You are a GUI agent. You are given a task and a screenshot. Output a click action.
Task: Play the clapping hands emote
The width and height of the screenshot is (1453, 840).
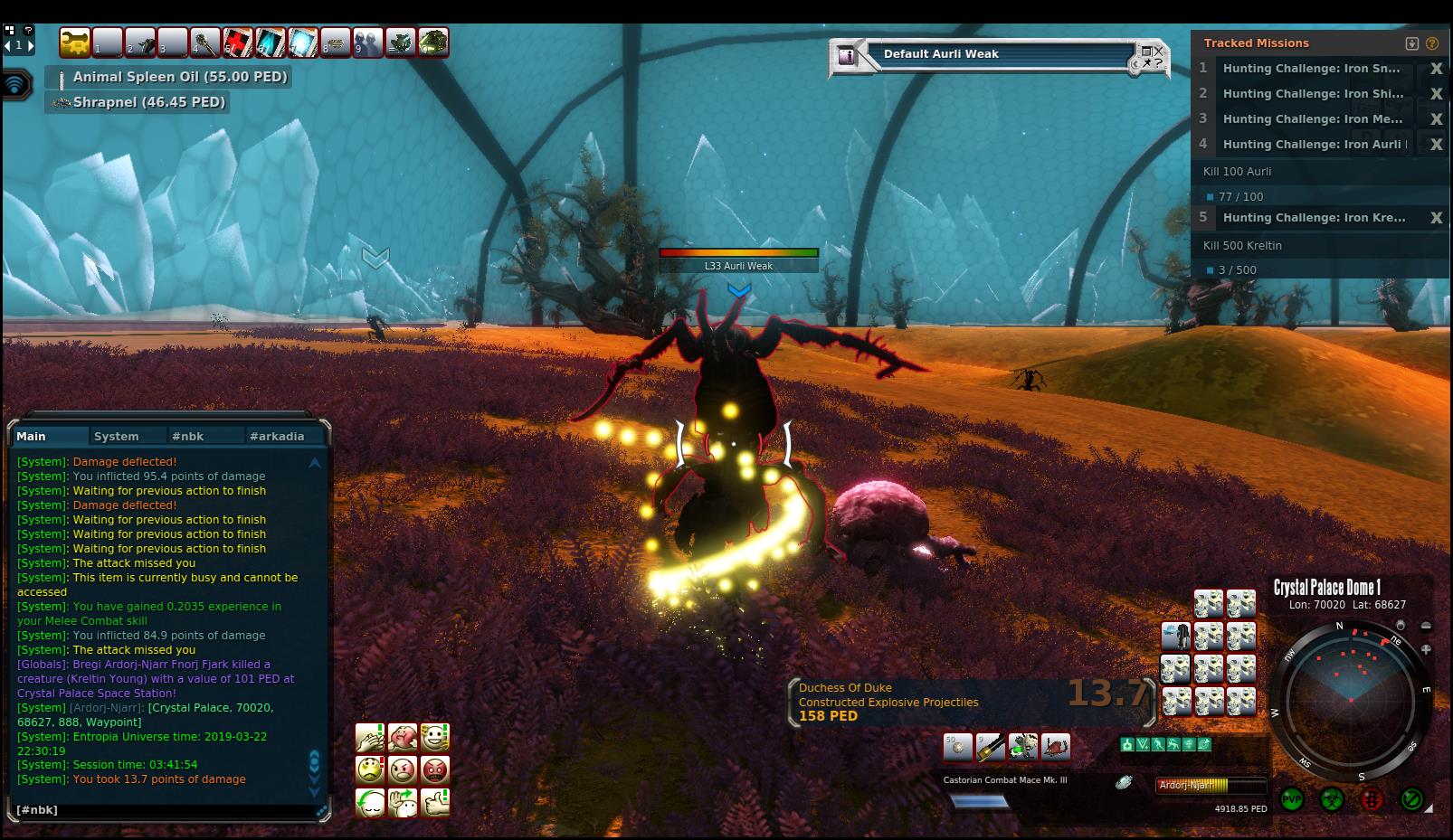[370, 738]
